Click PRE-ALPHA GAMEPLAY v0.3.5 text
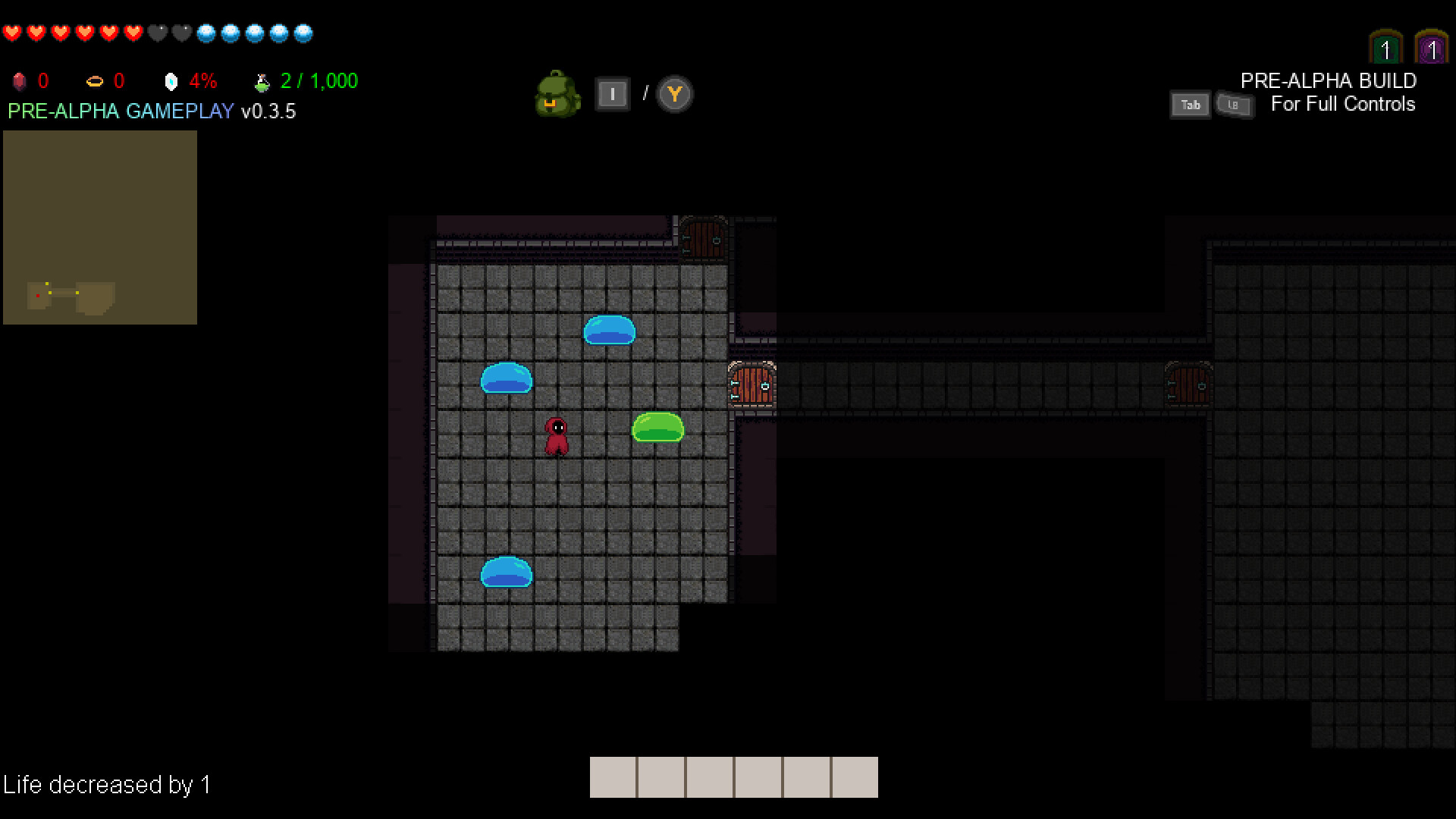1456x819 pixels. [x=152, y=111]
